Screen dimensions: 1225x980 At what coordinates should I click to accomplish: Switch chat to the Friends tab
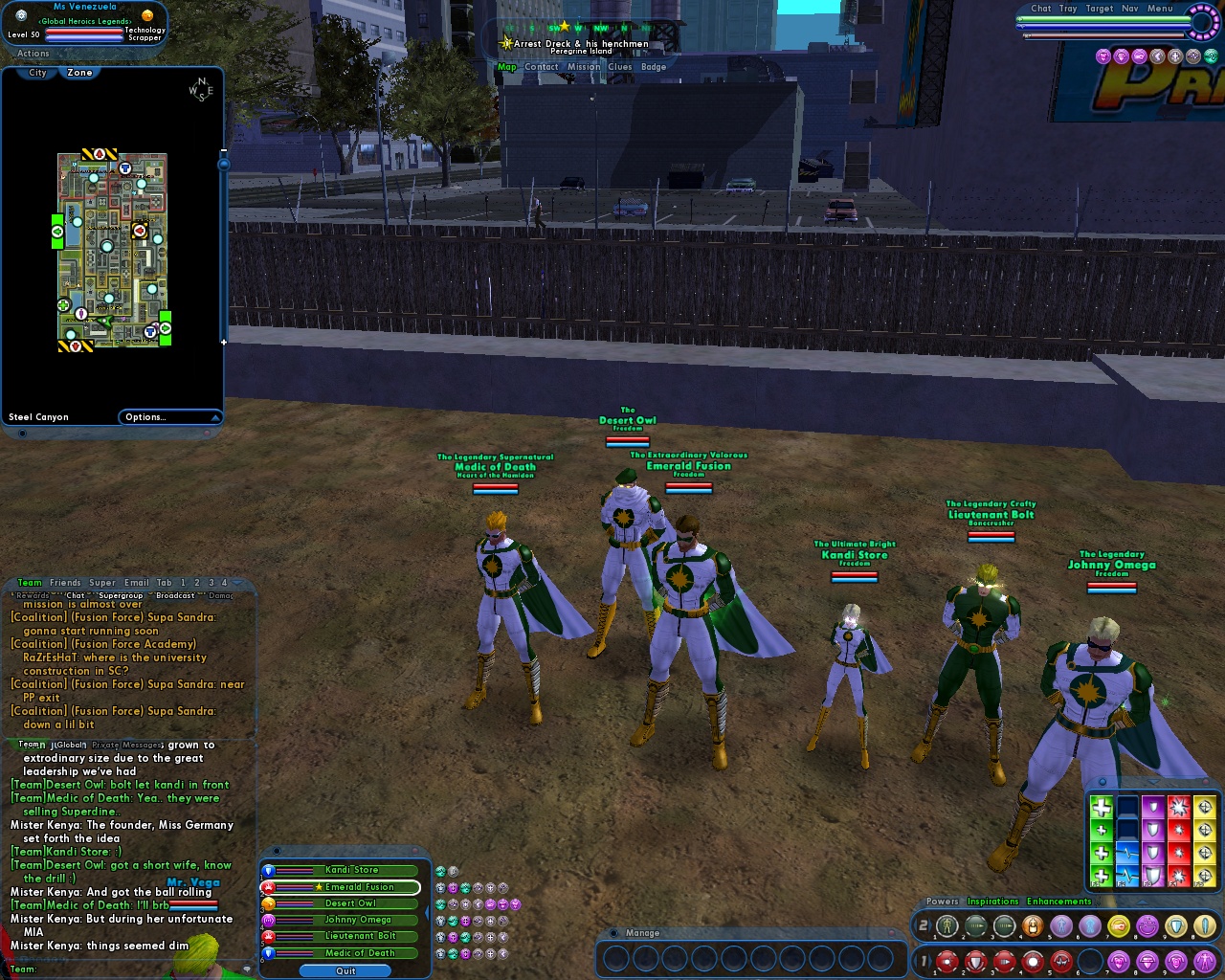[x=65, y=583]
